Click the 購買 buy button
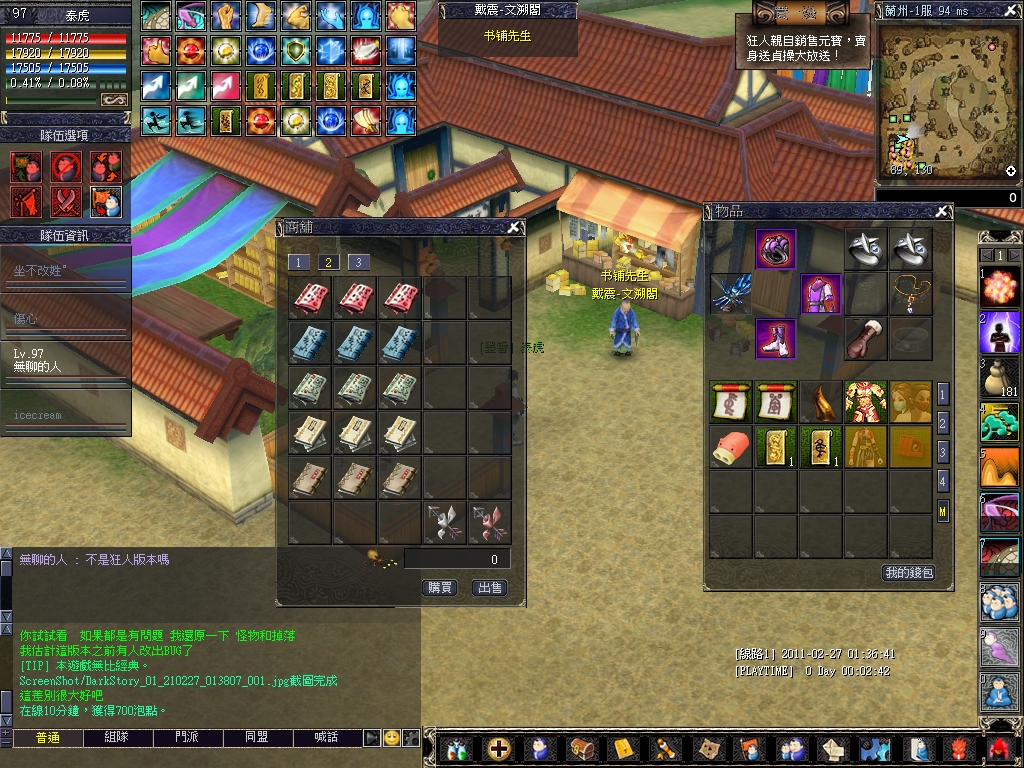 [440, 588]
